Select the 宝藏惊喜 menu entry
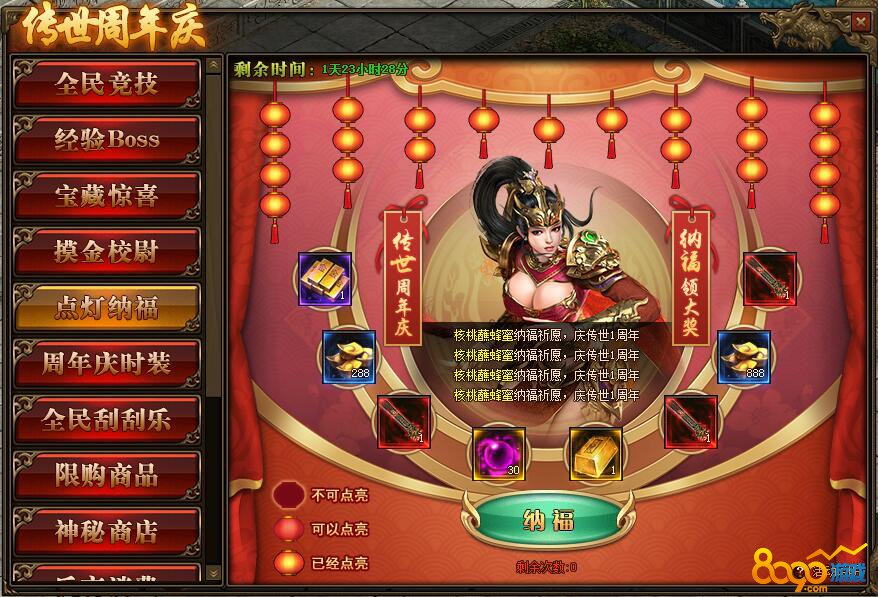878x597 pixels. tap(106, 195)
